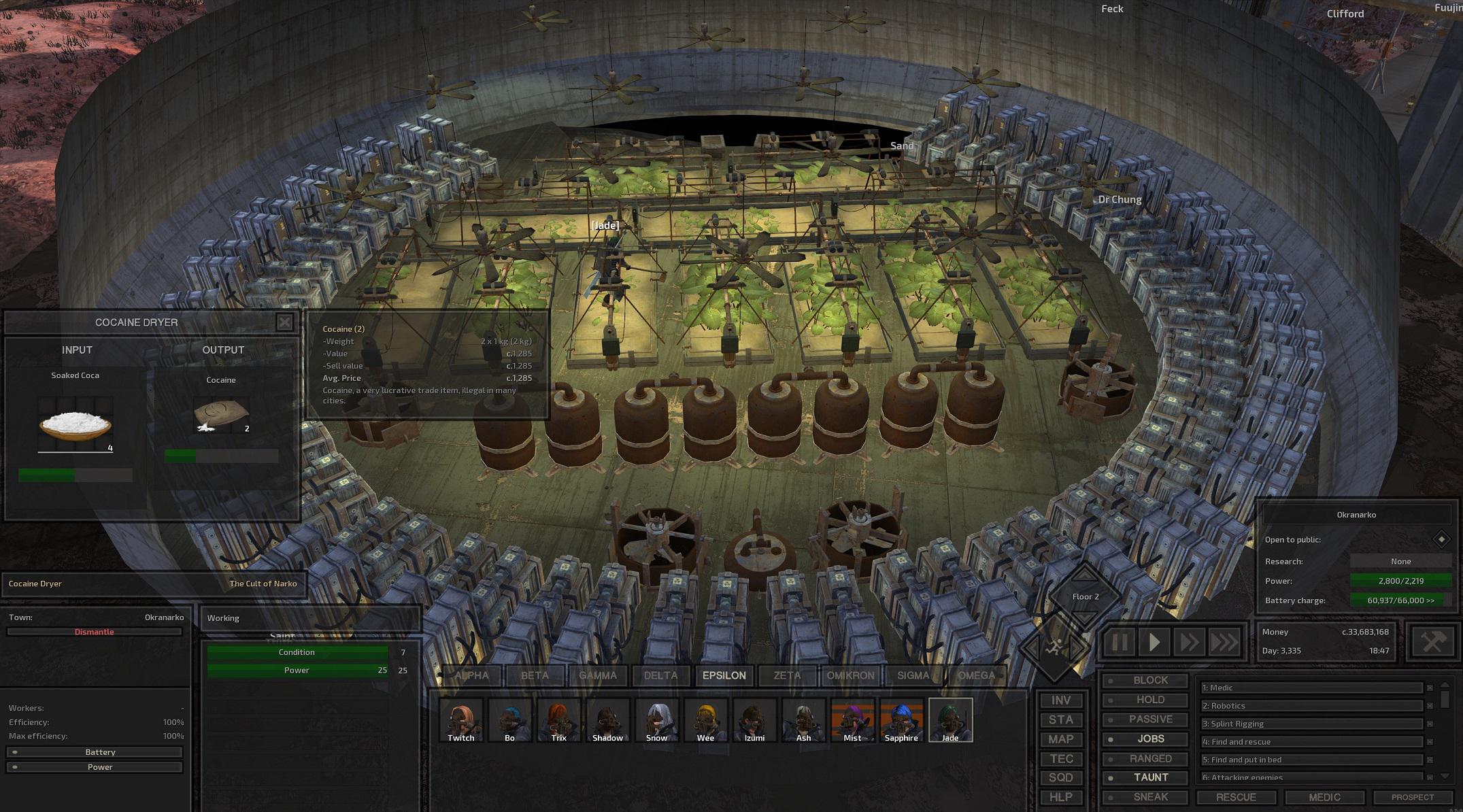1463x812 pixels.
Task: Open the MAP view
Action: (x=1060, y=739)
